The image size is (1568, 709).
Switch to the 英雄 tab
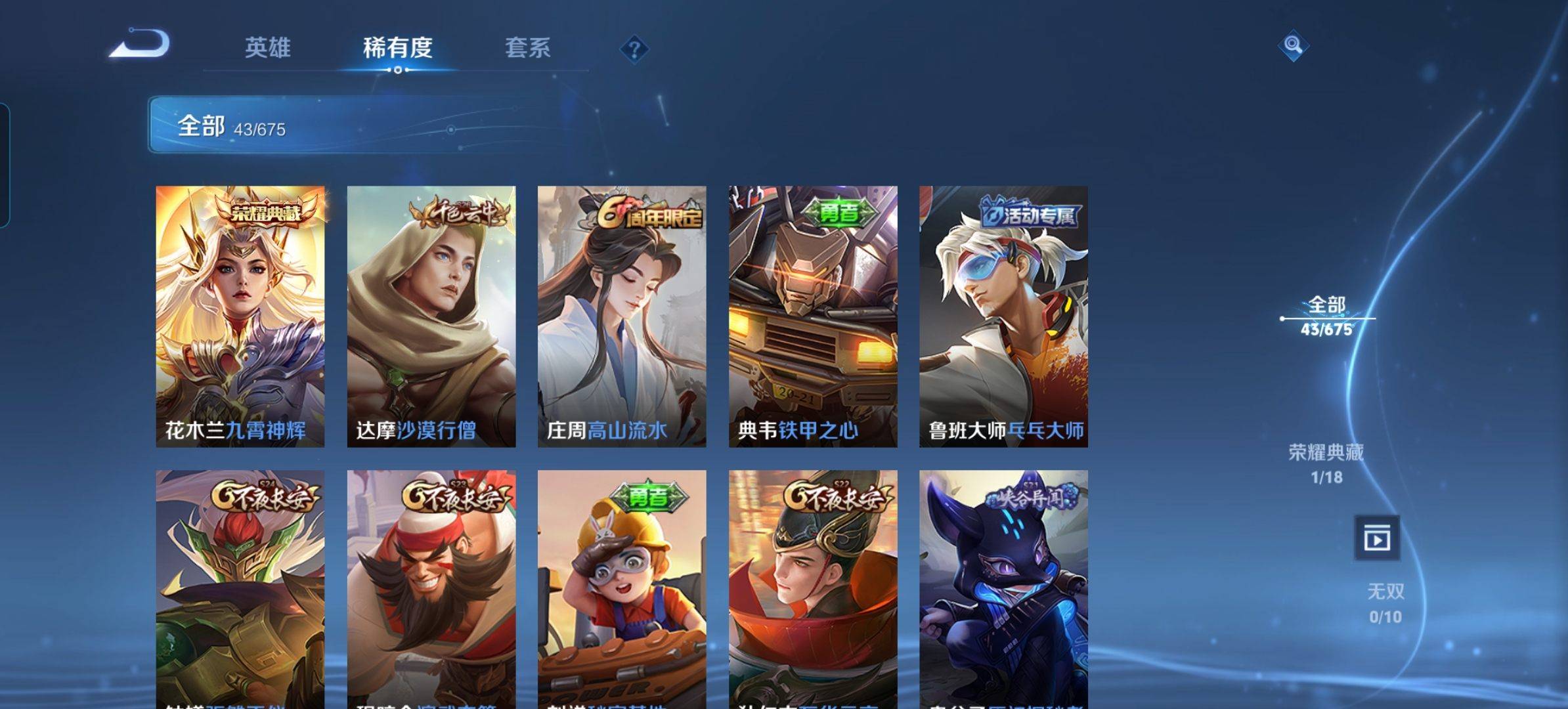click(267, 48)
